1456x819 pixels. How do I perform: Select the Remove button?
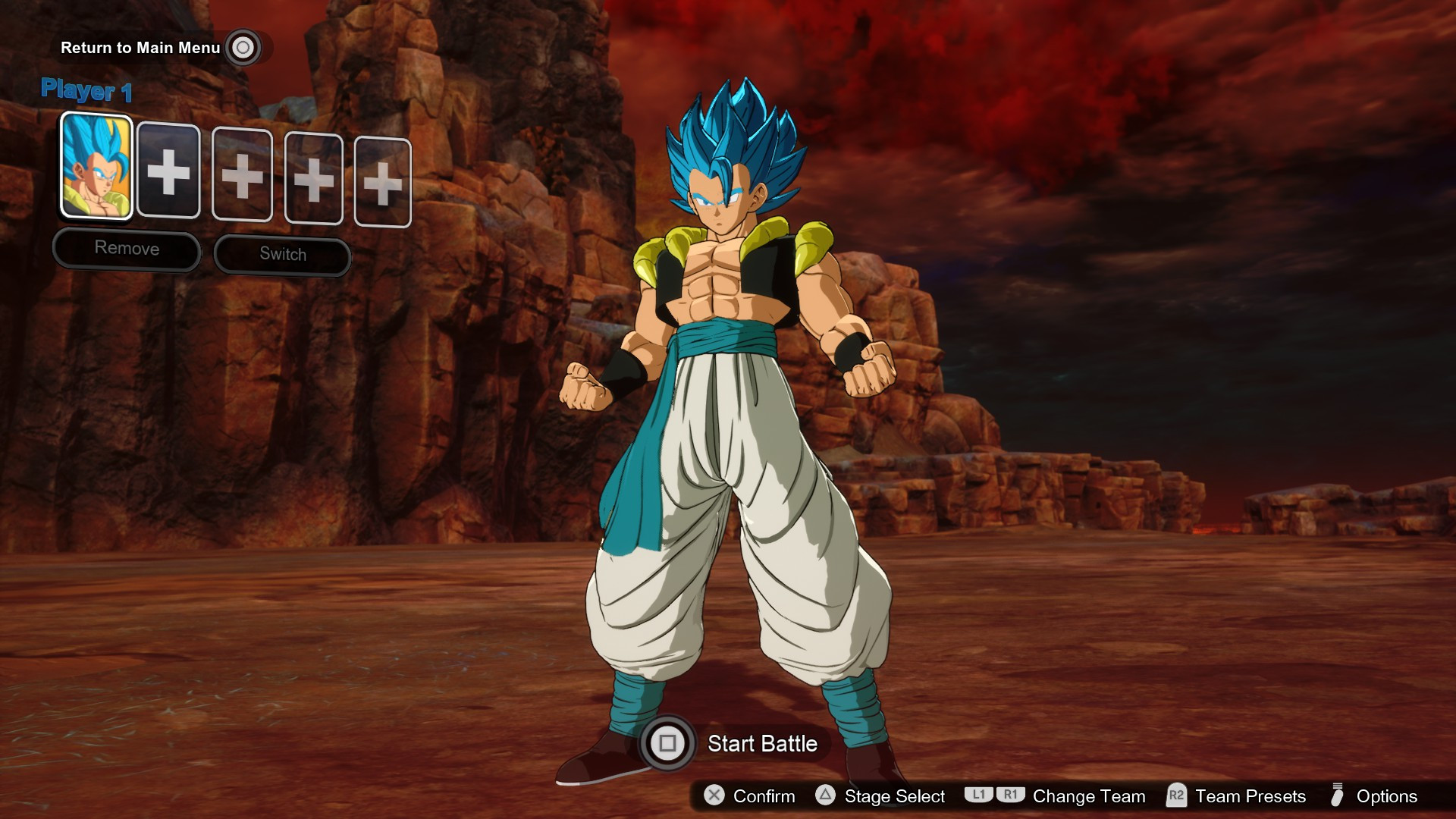coord(126,249)
